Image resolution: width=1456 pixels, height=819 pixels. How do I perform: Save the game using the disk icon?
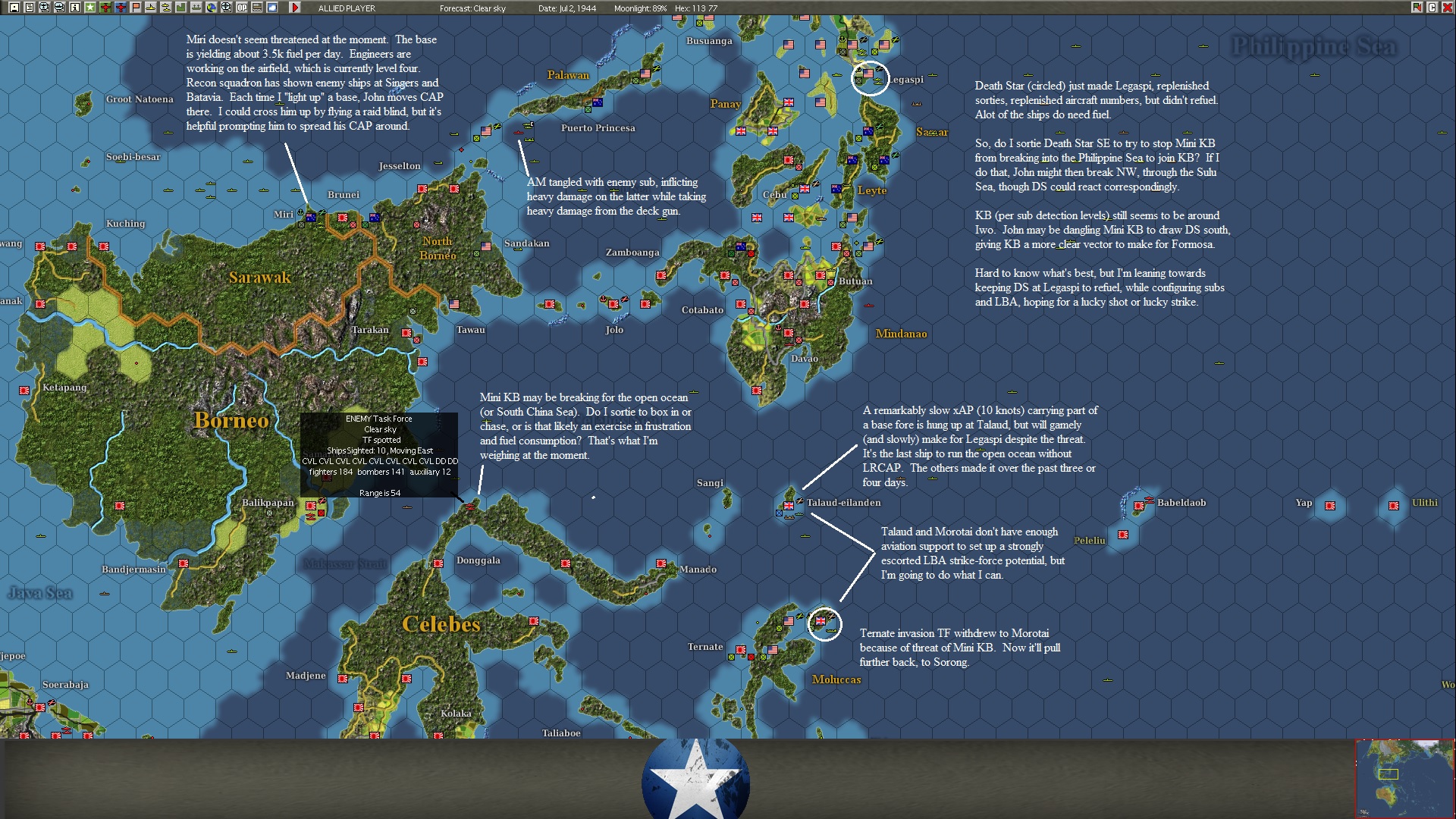(x=13, y=8)
